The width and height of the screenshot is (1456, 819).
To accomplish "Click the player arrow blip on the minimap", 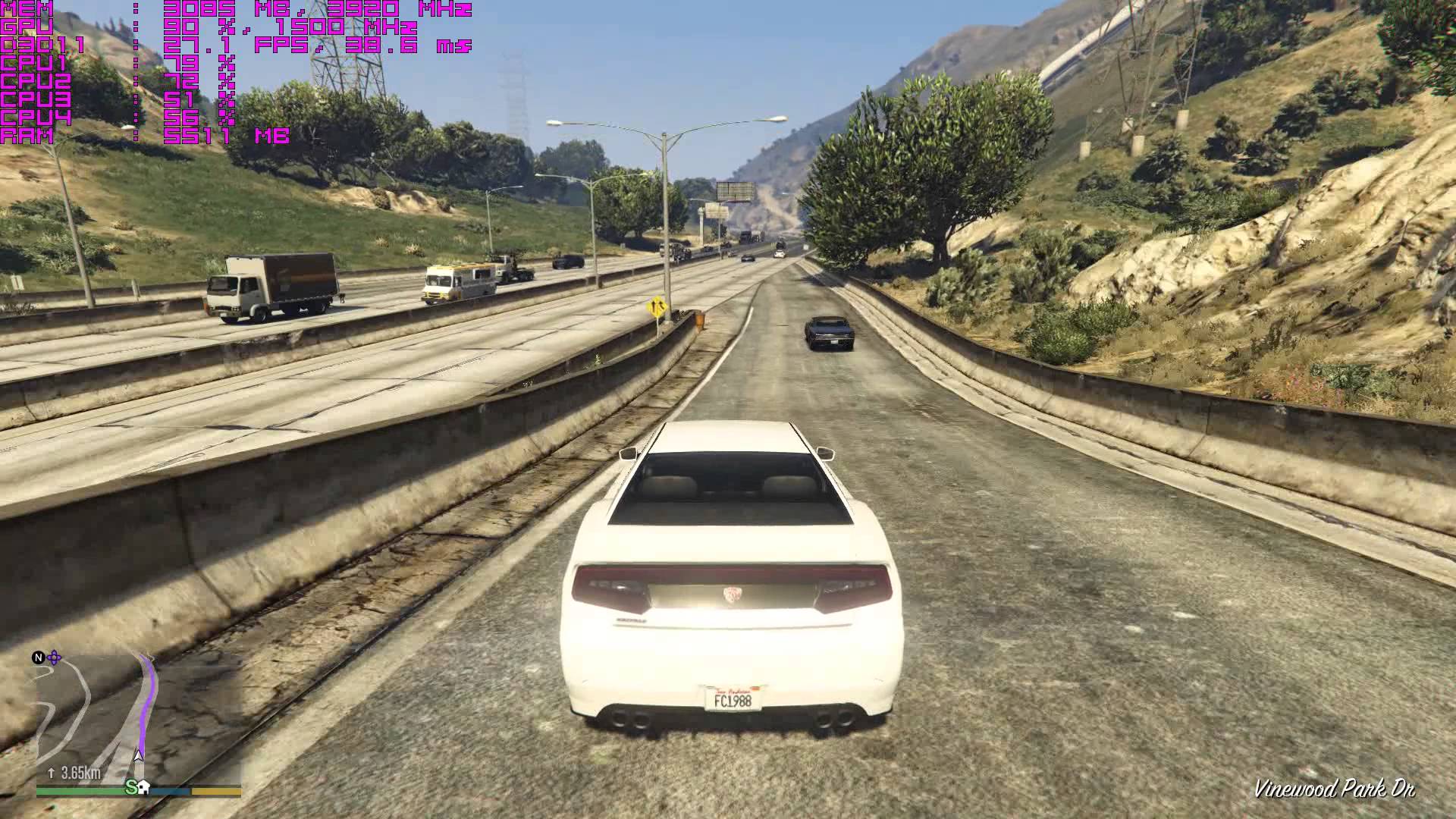I will 139,755.
